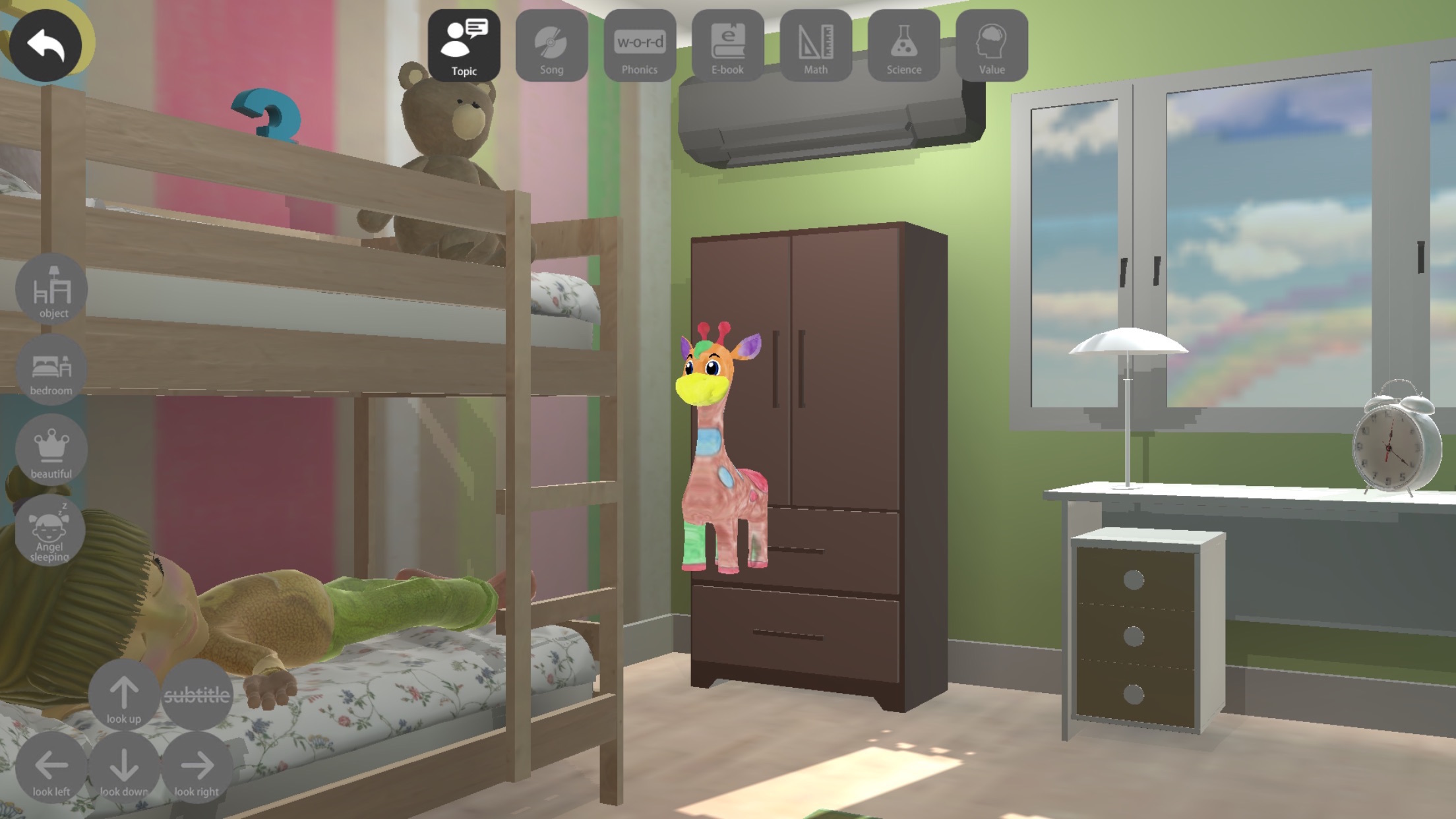Open the Phonics category
This screenshot has width=1456, height=819.
pyautogui.click(x=640, y=45)
